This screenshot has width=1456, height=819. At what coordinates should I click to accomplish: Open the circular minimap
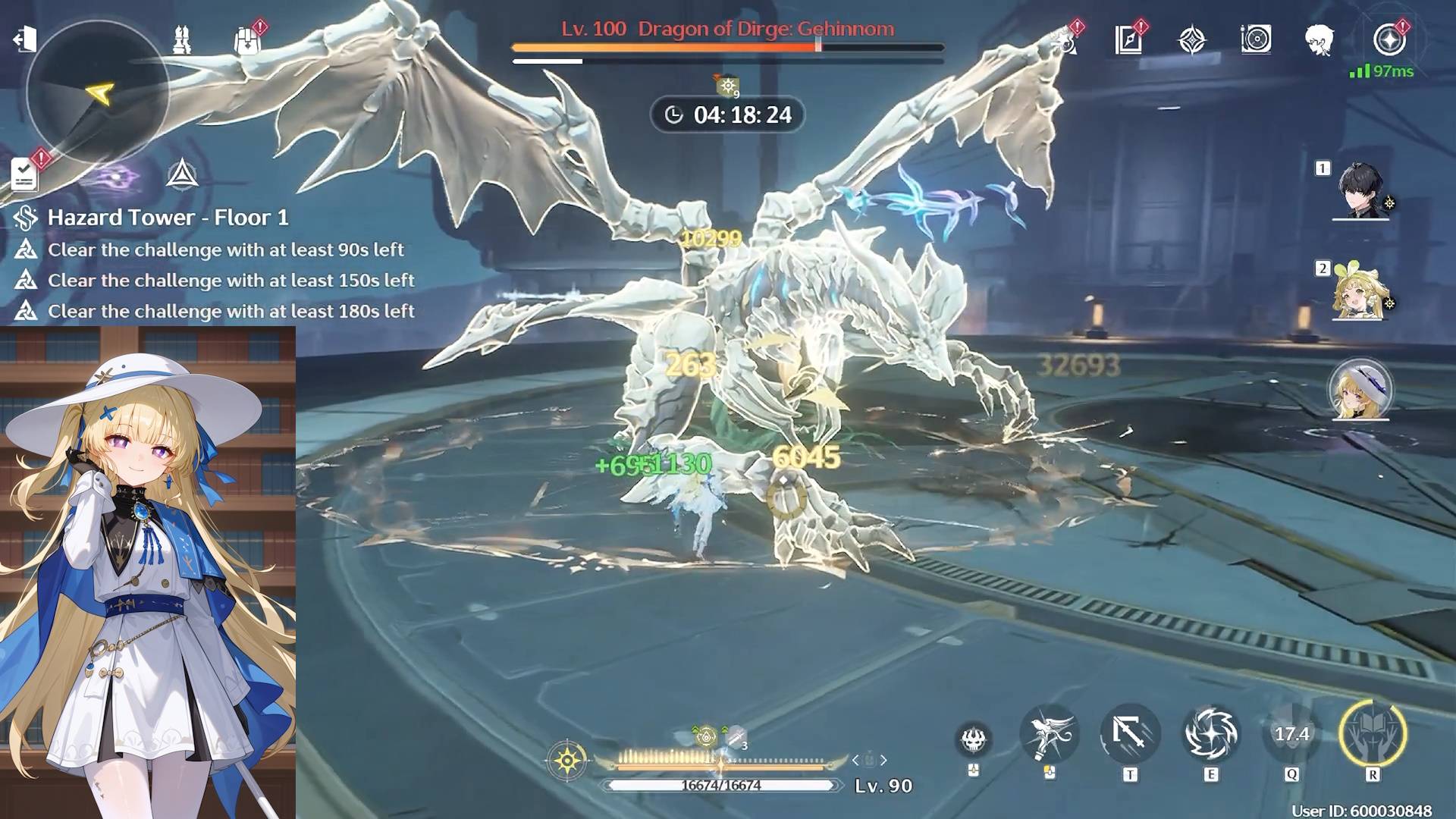point(97,92)
